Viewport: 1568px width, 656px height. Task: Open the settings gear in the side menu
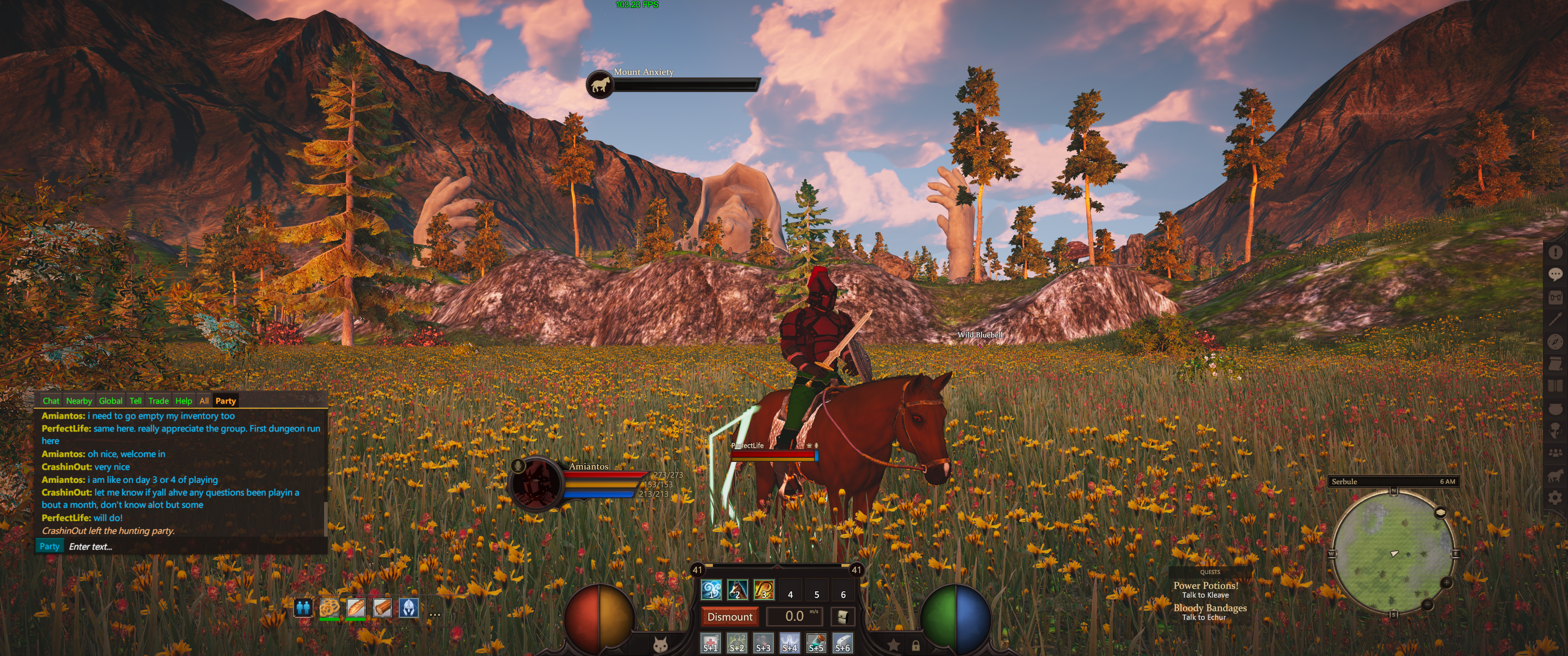tap(1555, 498)
